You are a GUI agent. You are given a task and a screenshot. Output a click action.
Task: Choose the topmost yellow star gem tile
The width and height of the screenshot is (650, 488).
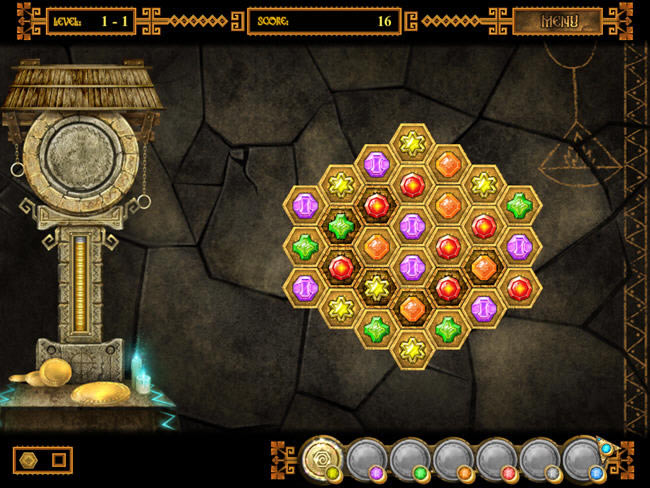(411, 144)
